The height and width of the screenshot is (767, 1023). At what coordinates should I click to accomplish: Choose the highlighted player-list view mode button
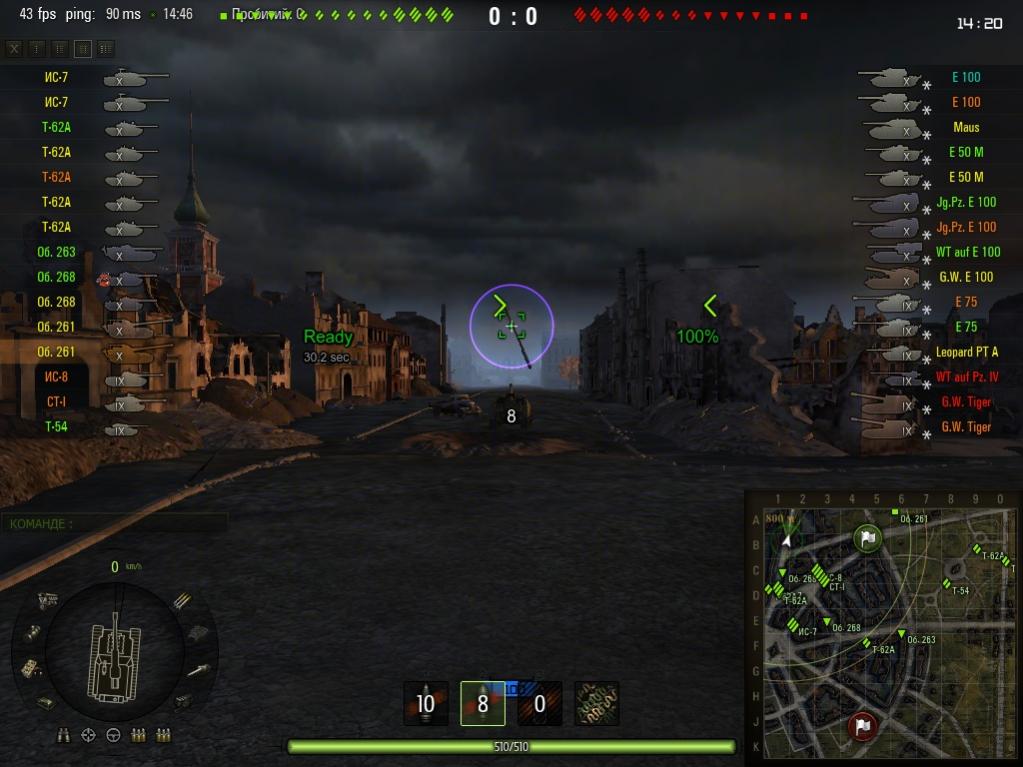tap(83, 48)
